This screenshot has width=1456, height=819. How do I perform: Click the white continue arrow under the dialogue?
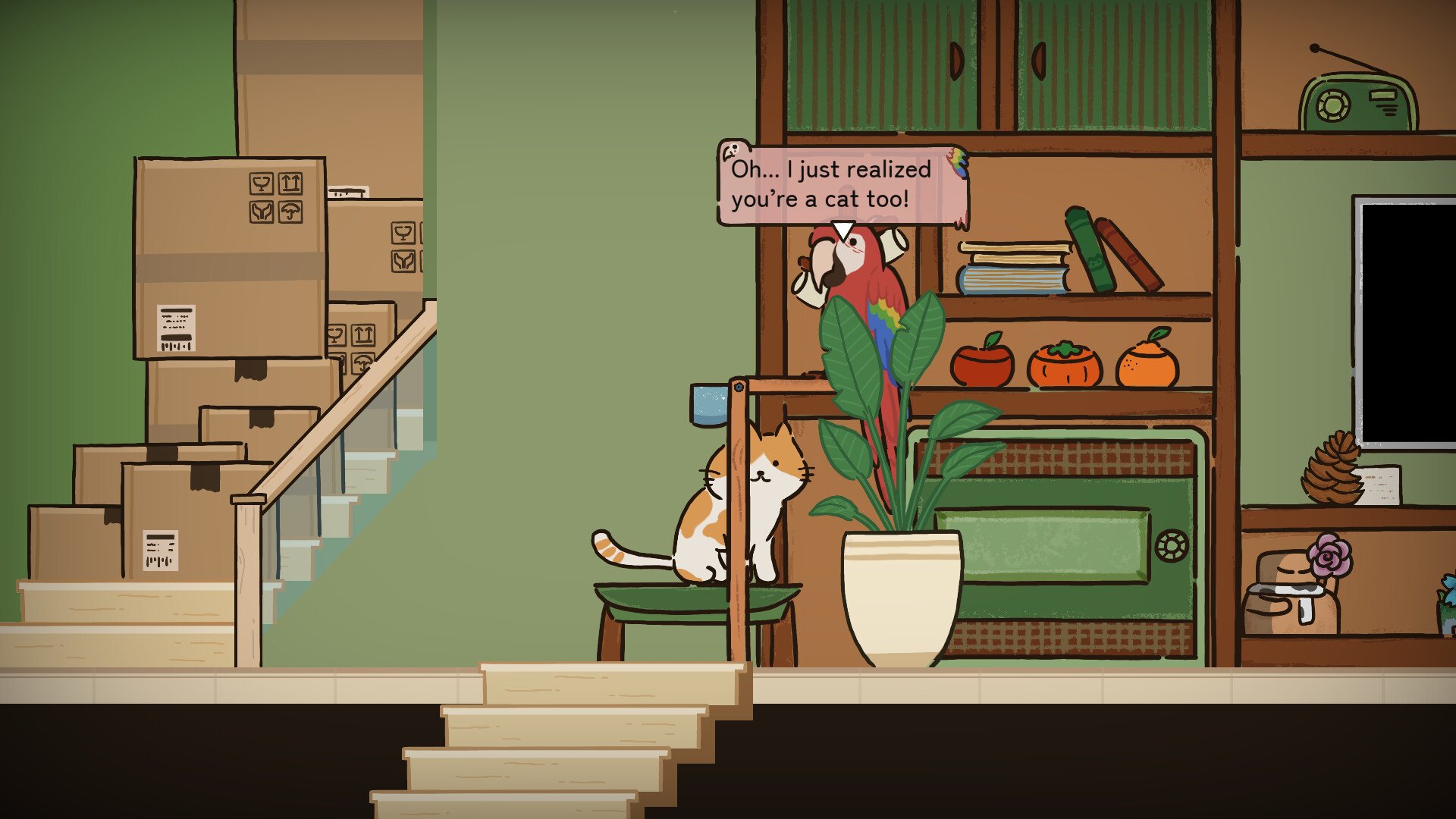point(843,230)
